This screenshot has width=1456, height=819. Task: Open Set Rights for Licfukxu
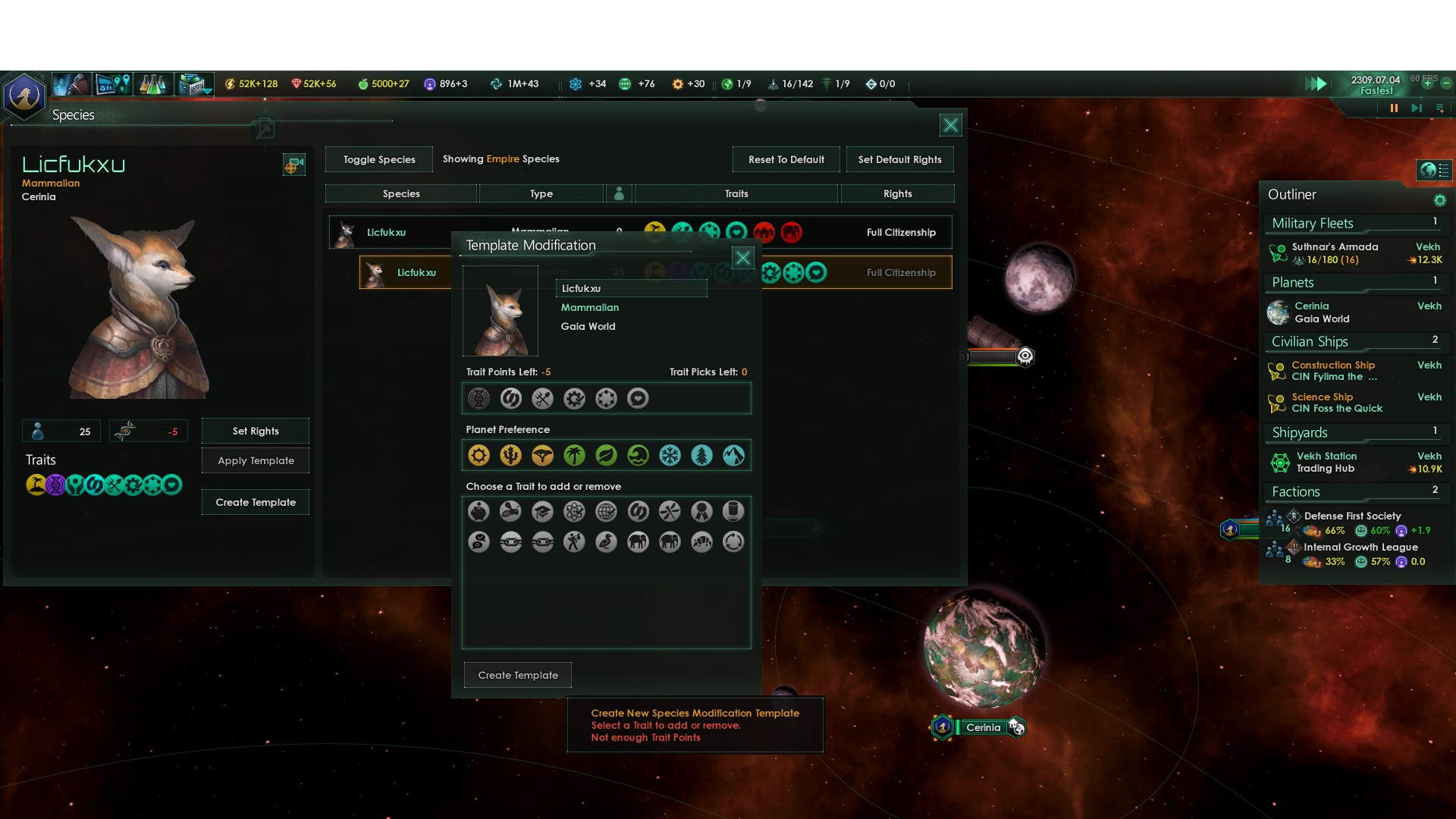(256, 431)
